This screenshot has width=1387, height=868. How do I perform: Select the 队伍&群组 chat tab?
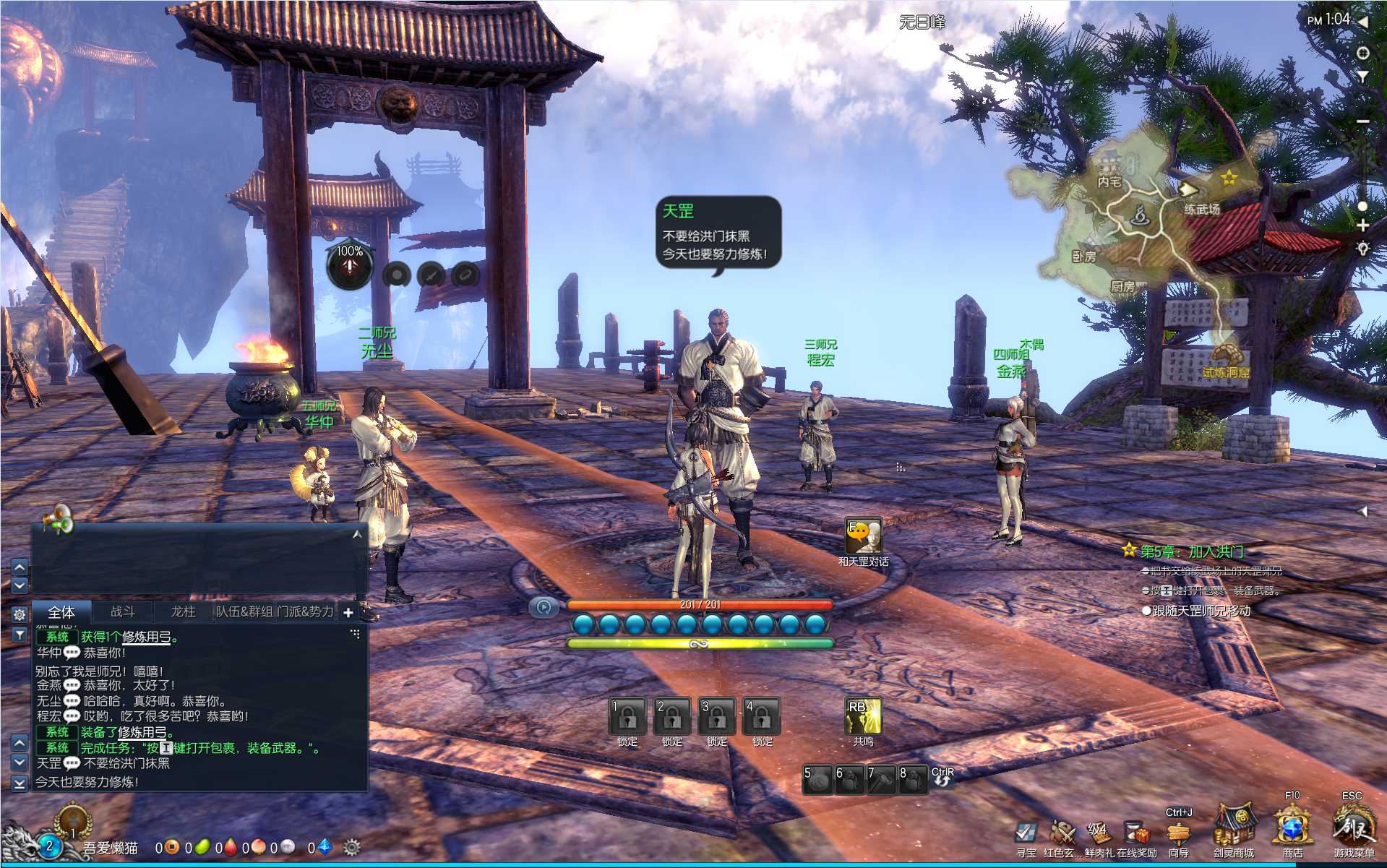pyautogui.click(x=244, y=611)
